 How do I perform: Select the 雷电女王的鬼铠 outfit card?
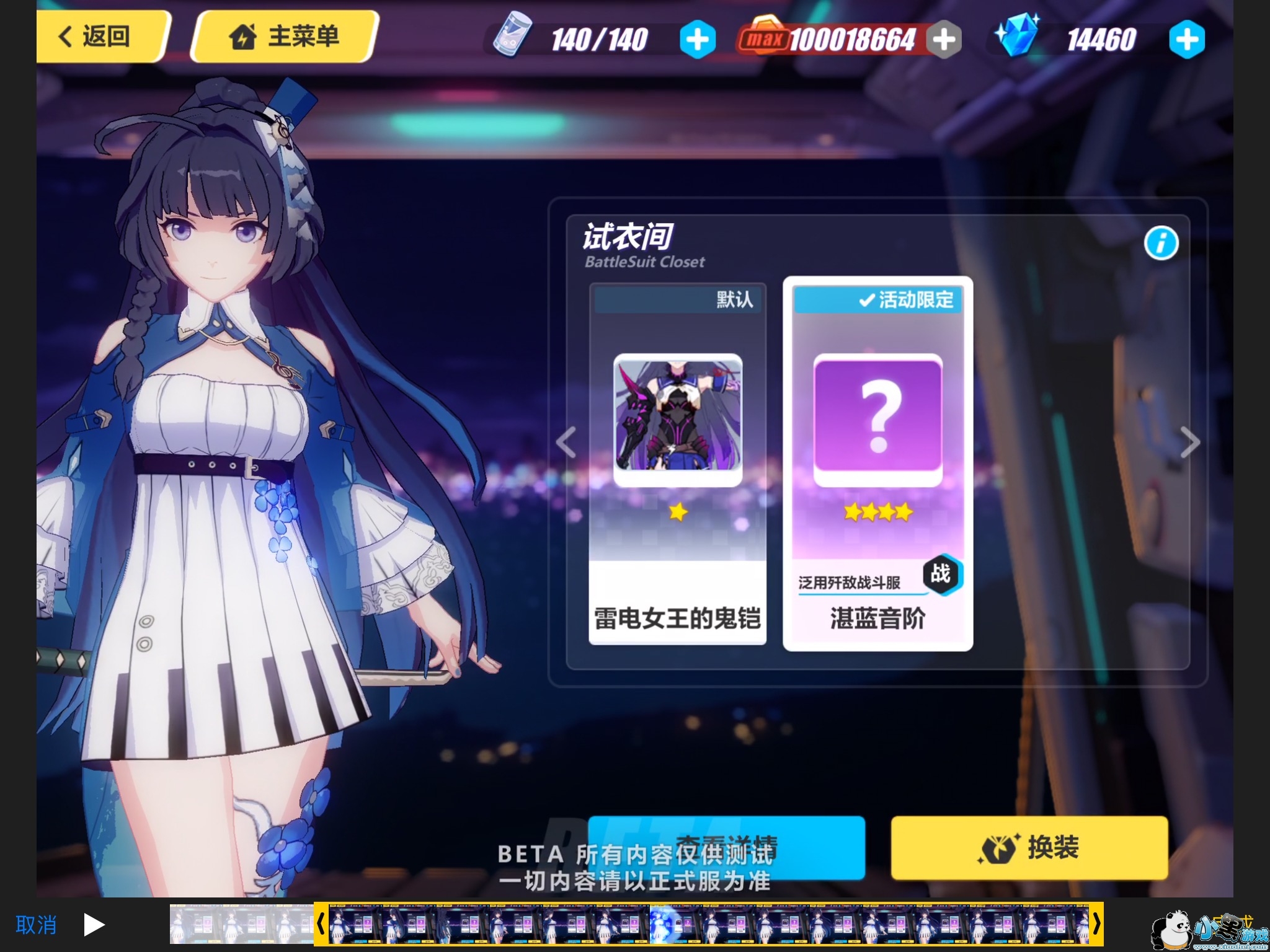point(677,464)
